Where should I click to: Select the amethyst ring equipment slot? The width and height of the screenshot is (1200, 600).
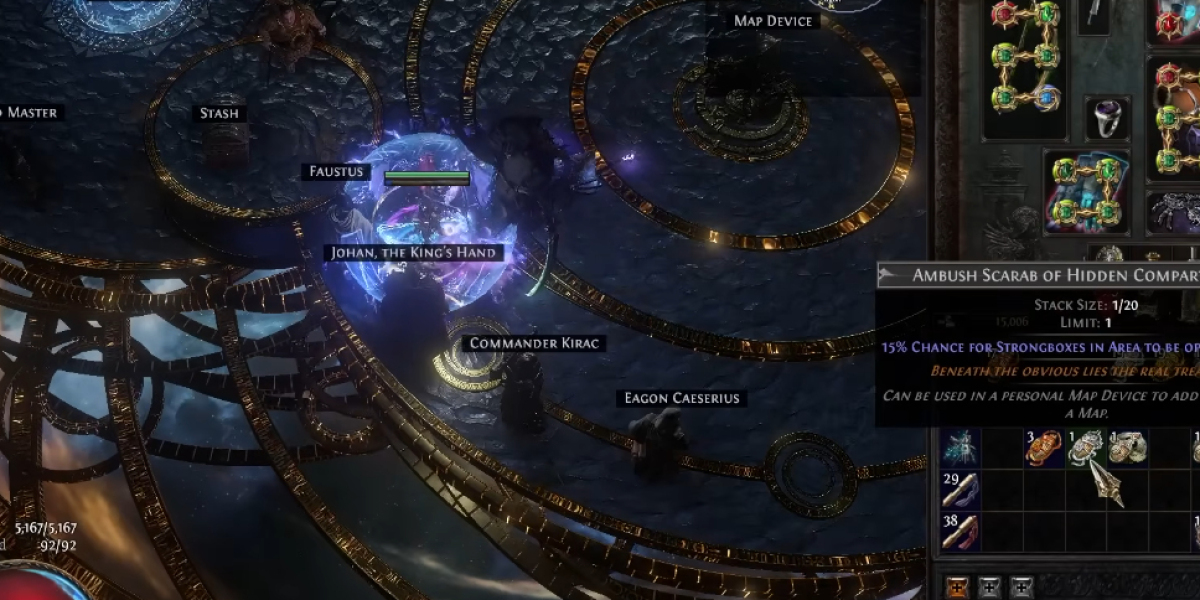[x=1108, y=118]
